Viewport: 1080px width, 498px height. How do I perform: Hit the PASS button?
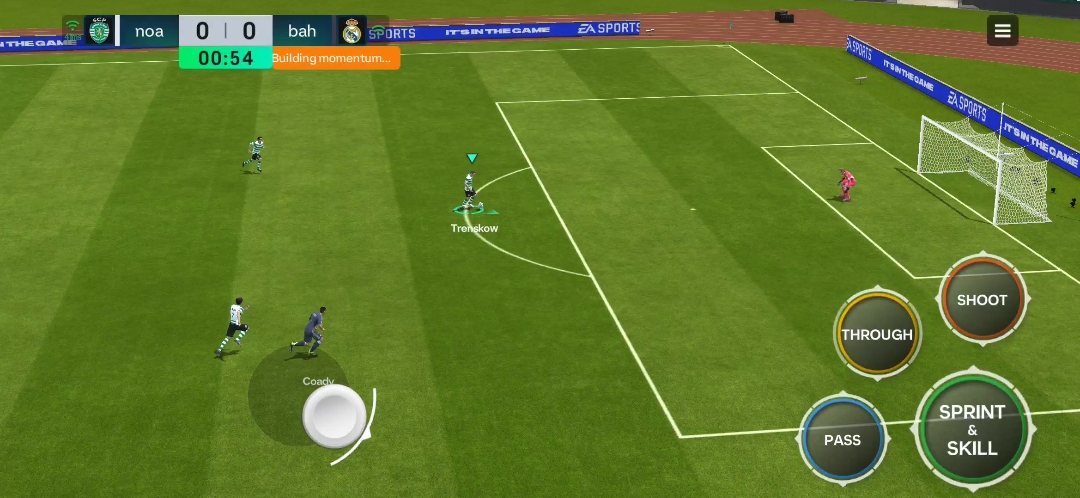(x=842, y=440)
